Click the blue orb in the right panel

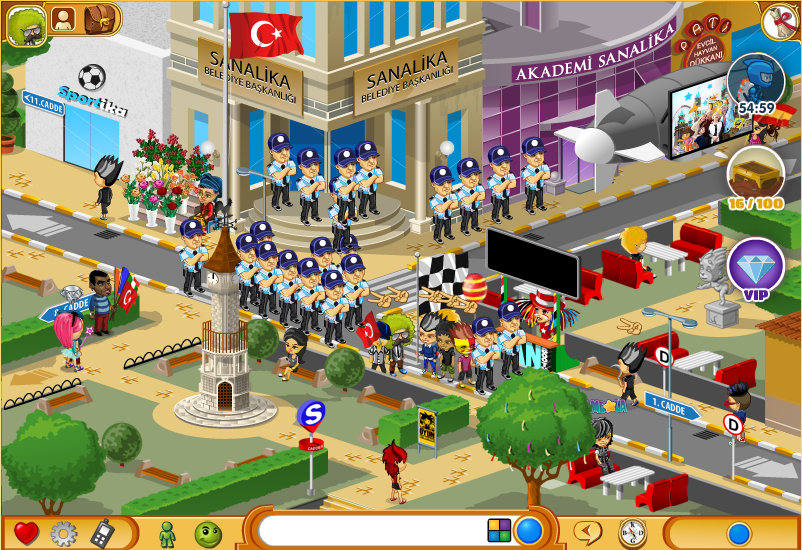739,531
